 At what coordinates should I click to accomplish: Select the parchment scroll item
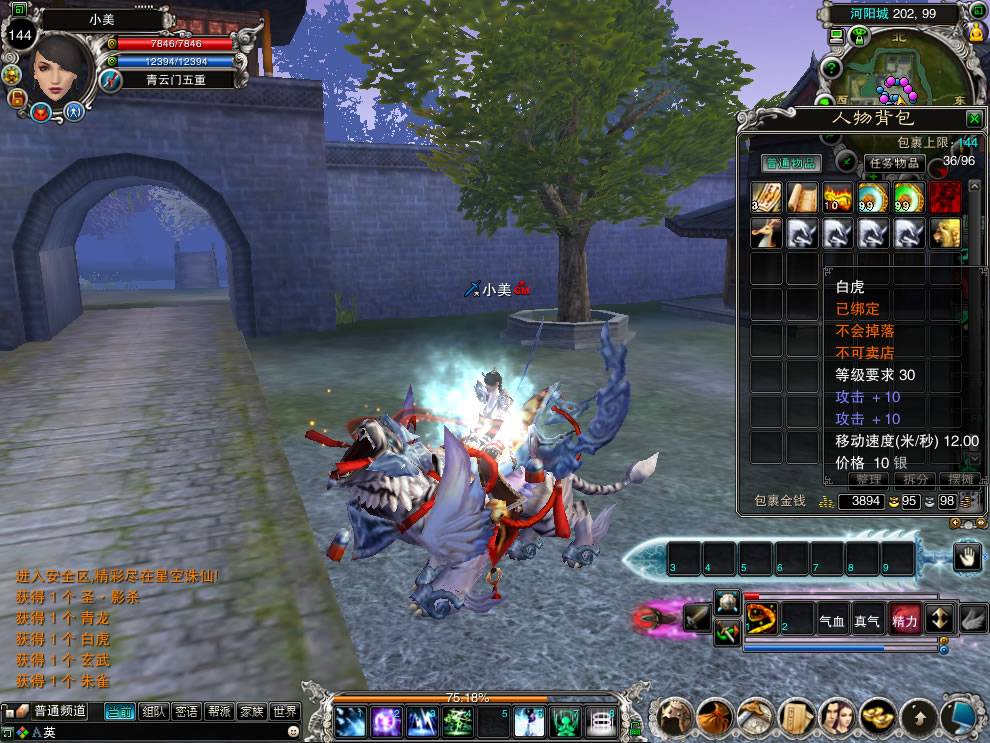pyautogui.click(x=802, y=197)
